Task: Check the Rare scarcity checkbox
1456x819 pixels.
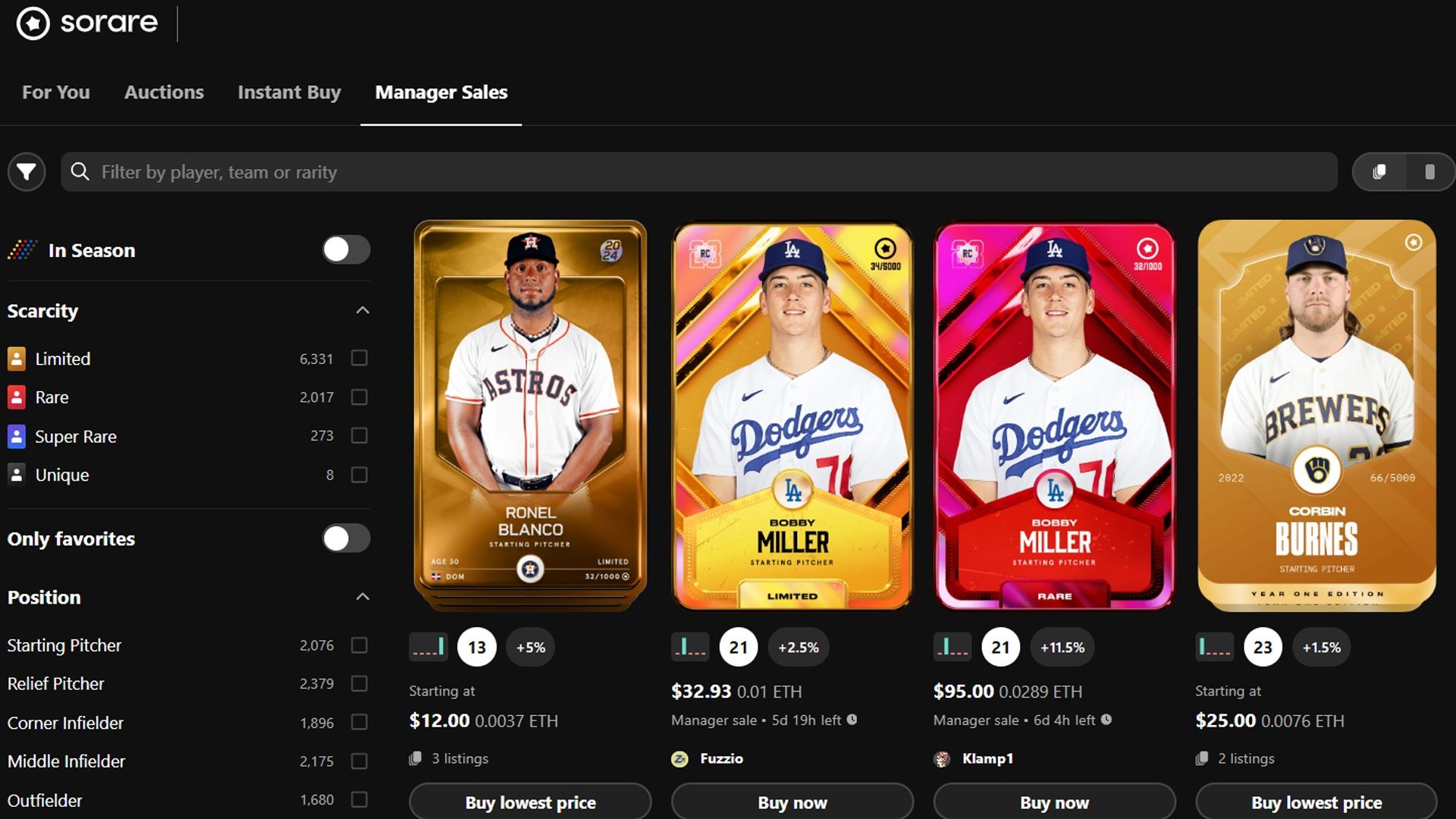Action: pyautogui.click(x=359, y=397)
